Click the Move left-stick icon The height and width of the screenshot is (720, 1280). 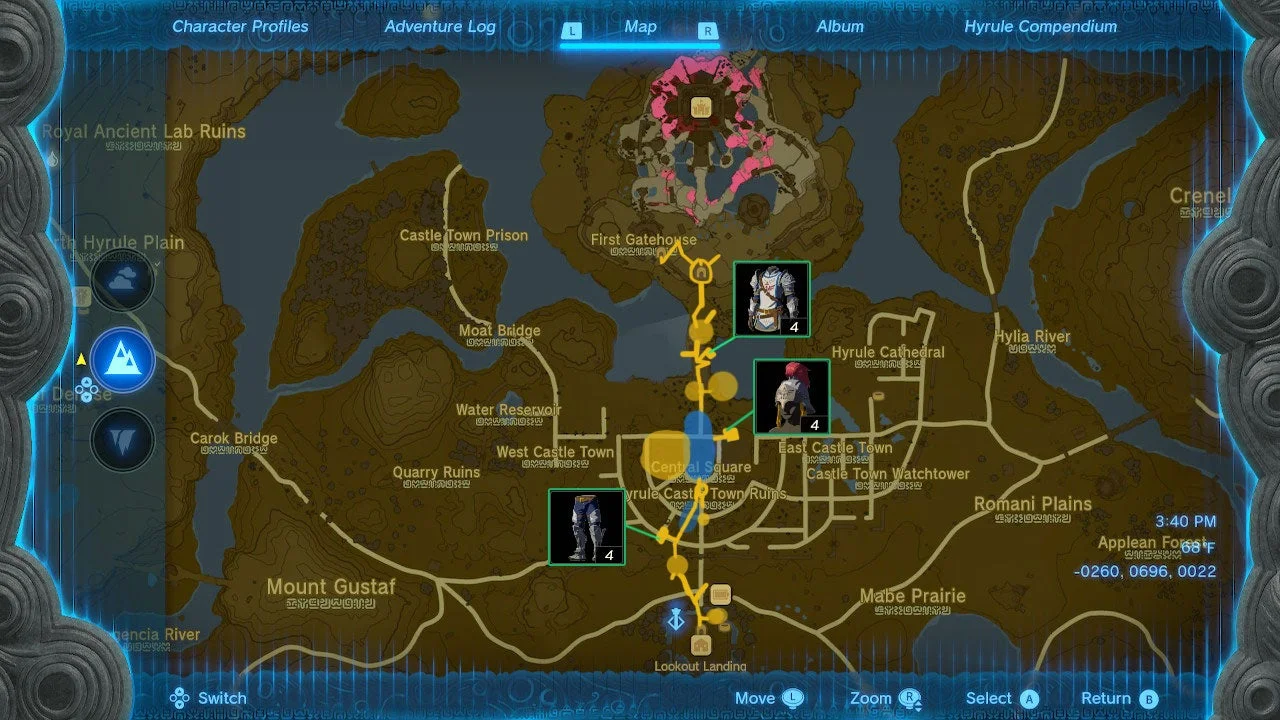790,698
